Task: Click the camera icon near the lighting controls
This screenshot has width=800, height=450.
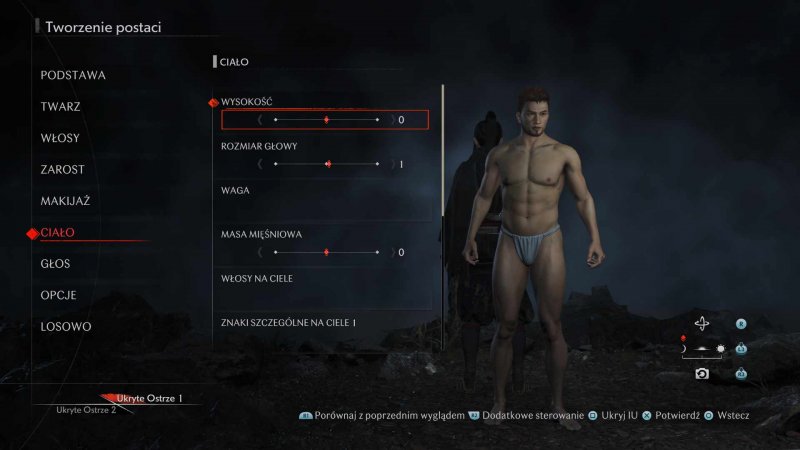Action: pos(702,373)
